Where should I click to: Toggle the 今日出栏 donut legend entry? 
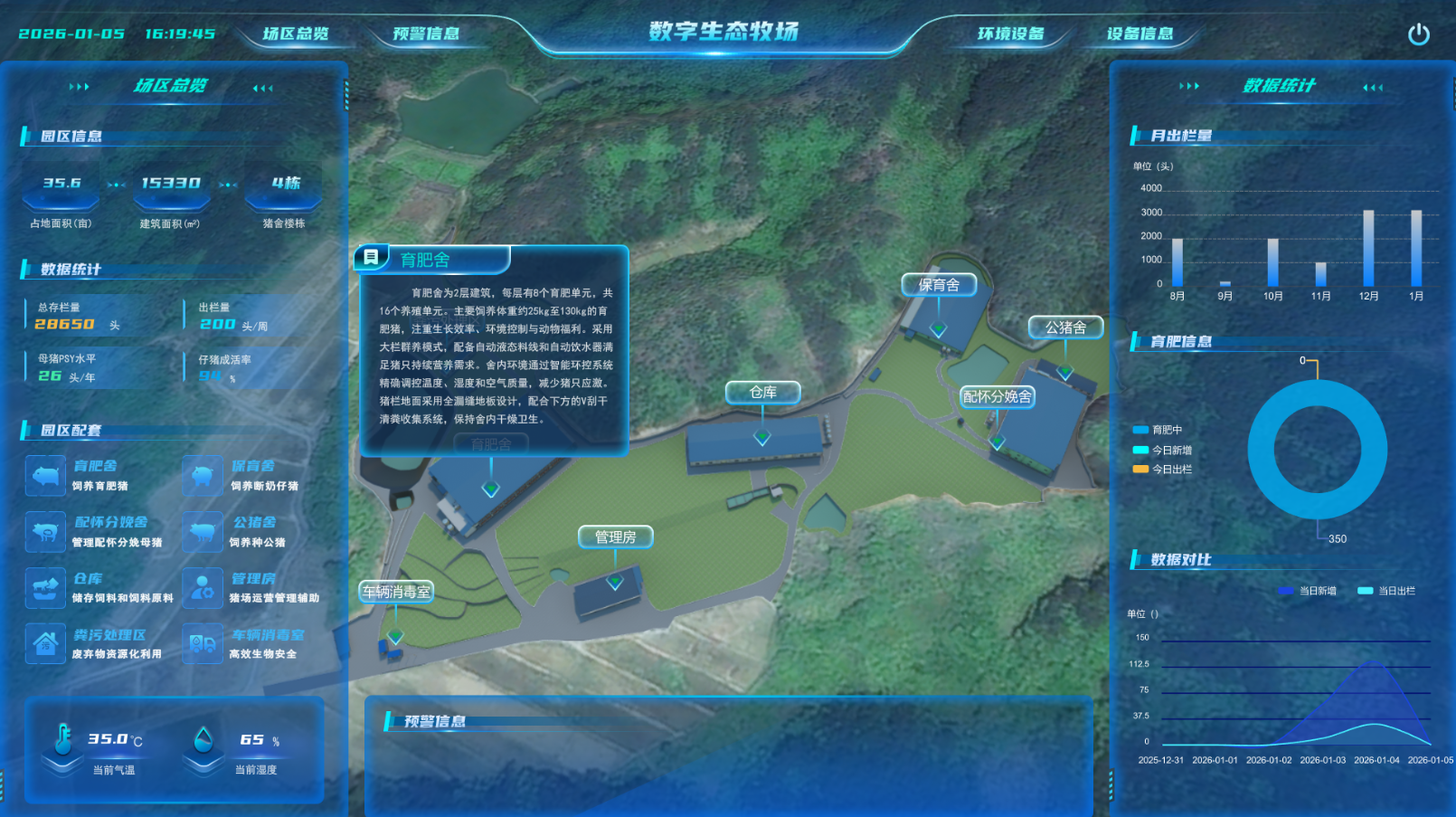point(1163,470)
